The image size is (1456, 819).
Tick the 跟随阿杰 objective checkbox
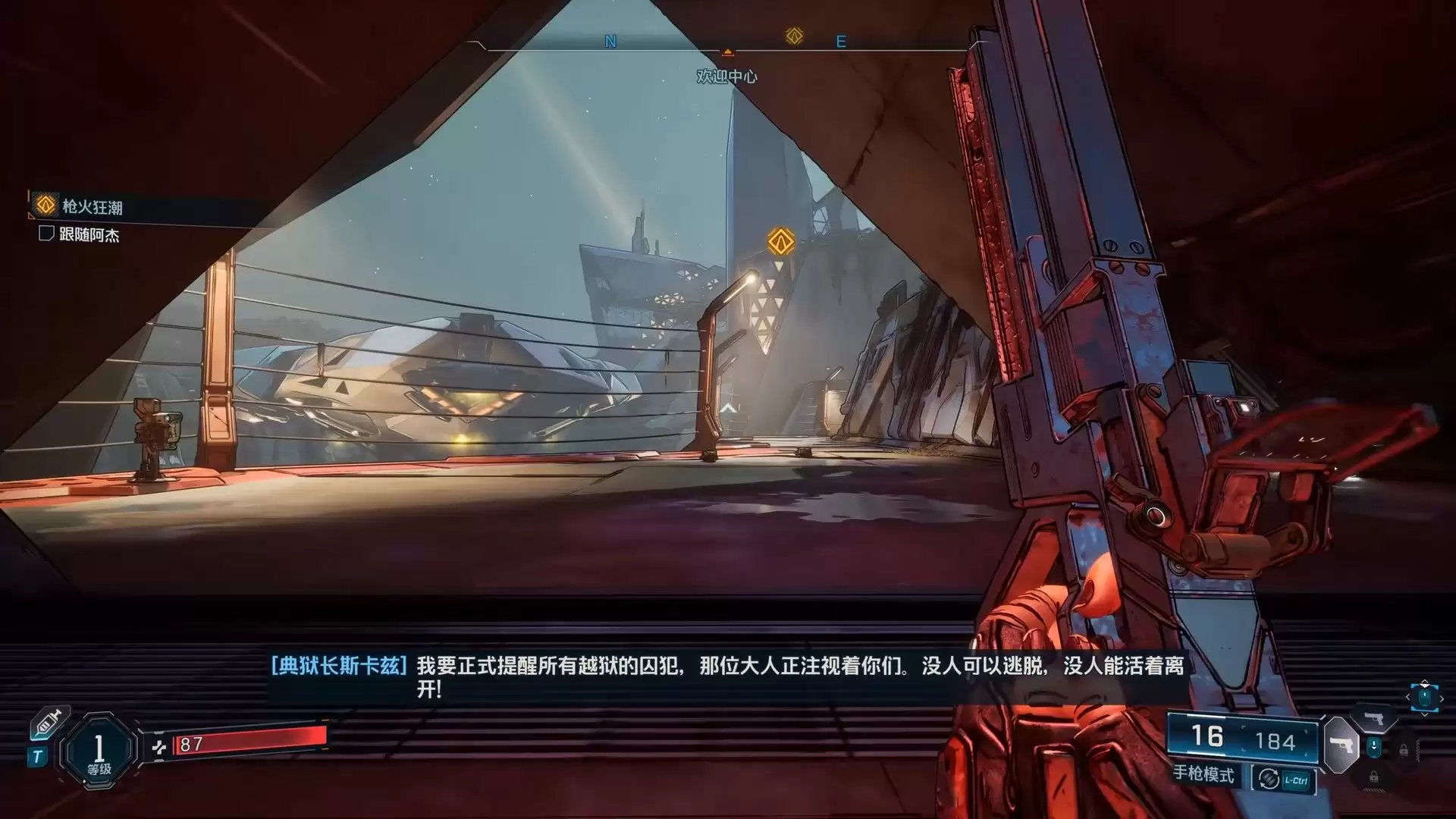[45, 234]
